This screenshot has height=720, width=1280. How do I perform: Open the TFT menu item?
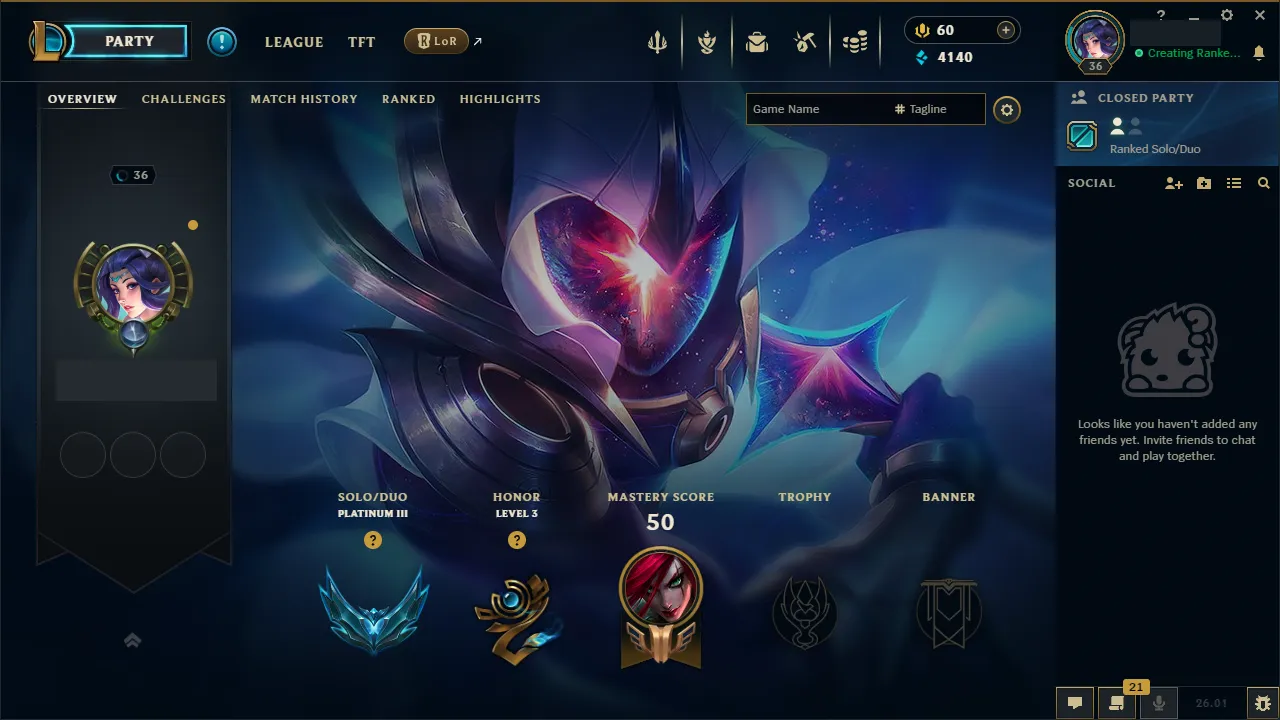361,42
